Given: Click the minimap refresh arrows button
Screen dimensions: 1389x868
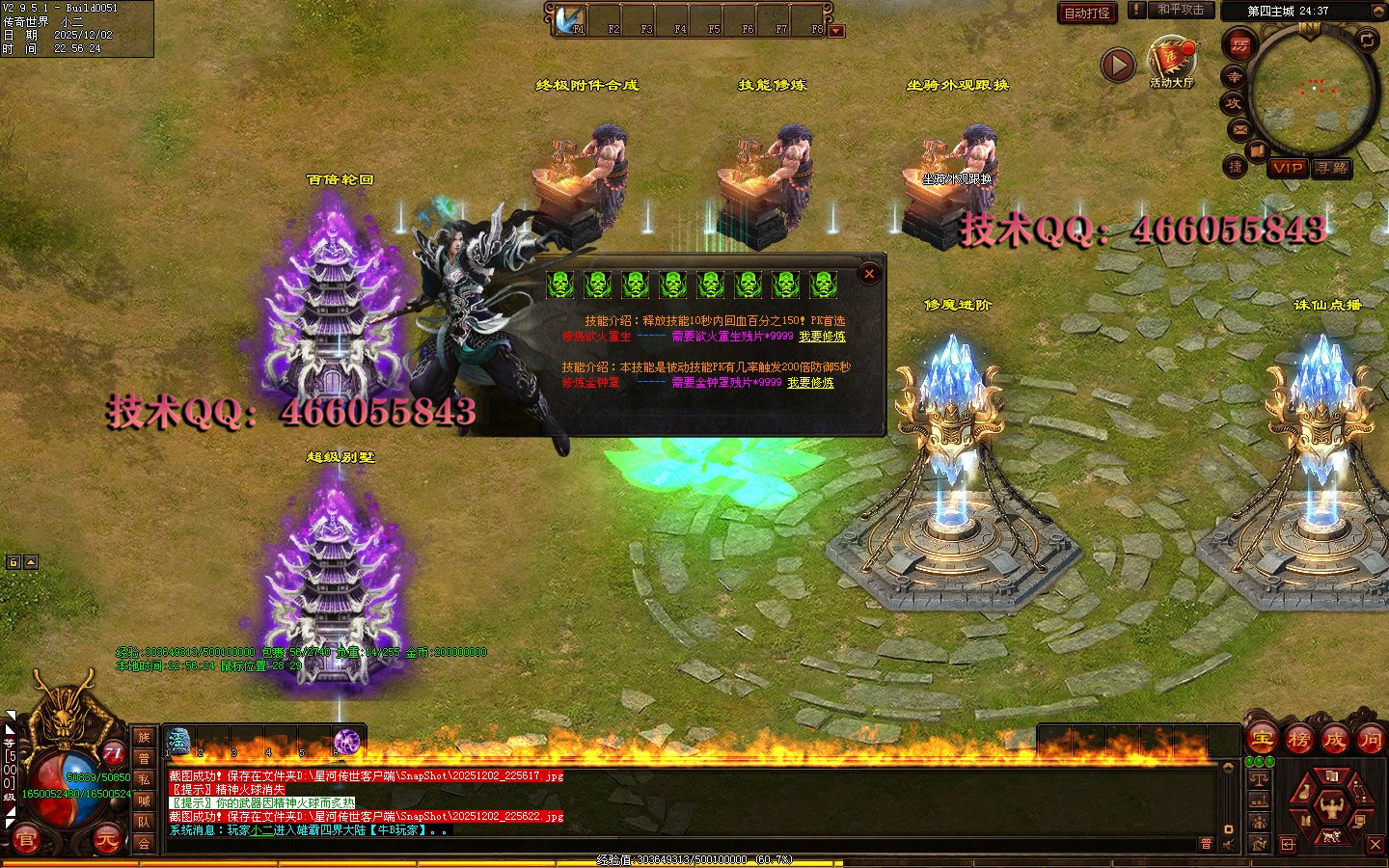Looking at the screenshot, I should [x=1367, y=40].
